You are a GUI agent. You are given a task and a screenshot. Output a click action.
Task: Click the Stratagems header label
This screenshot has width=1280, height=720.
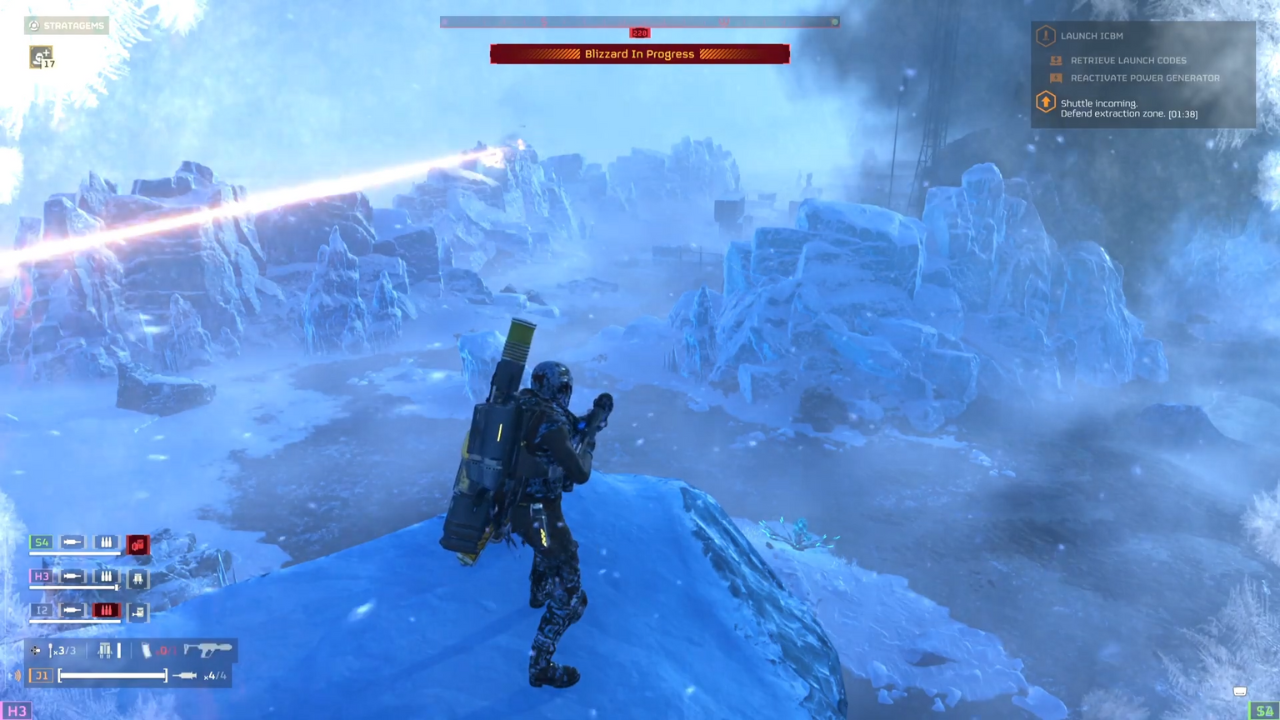pyautogui.click(x=74, y=25)
